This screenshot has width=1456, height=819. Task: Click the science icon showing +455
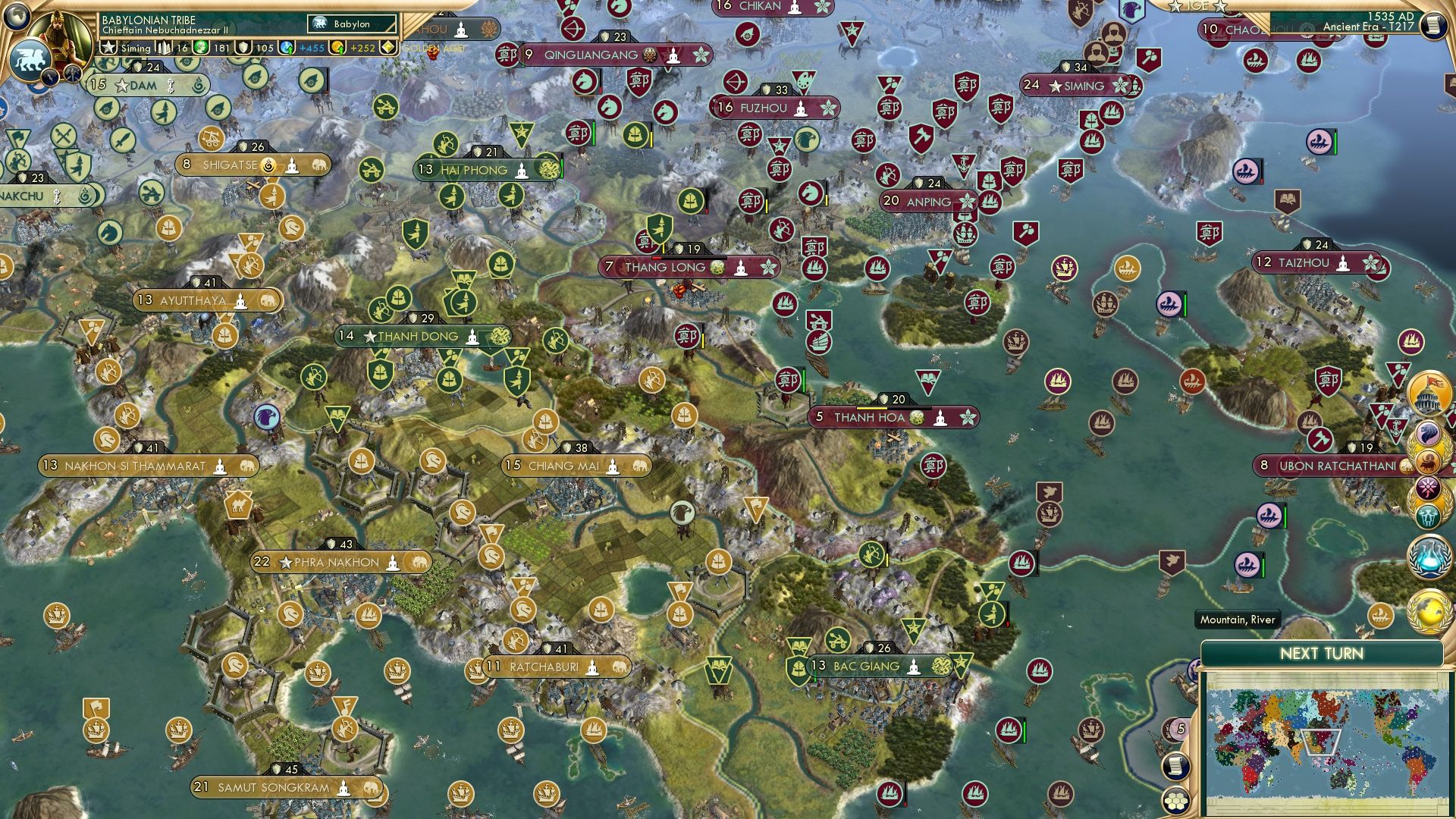pos(287,46)
